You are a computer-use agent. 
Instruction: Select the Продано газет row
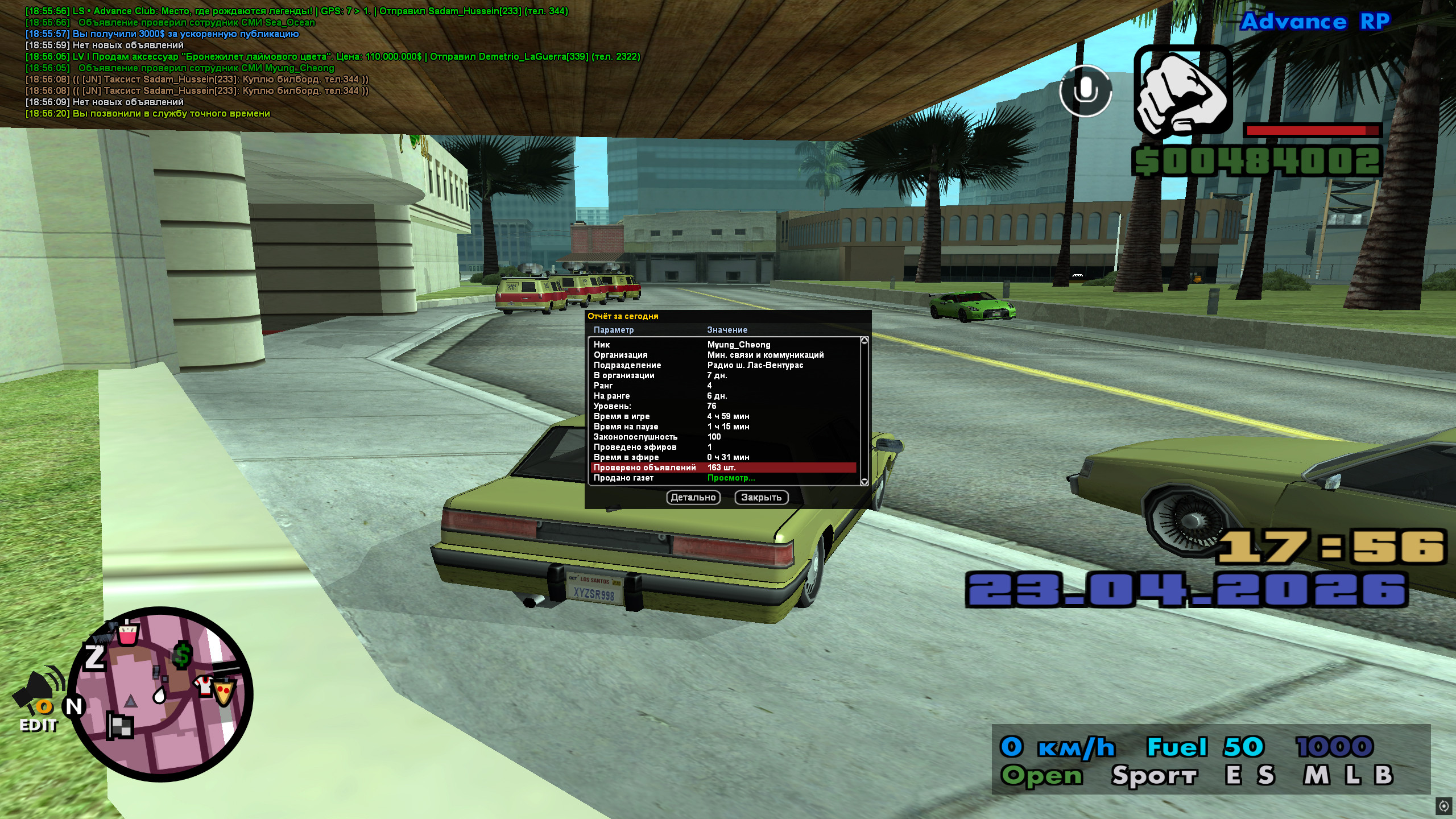point(723,478)
